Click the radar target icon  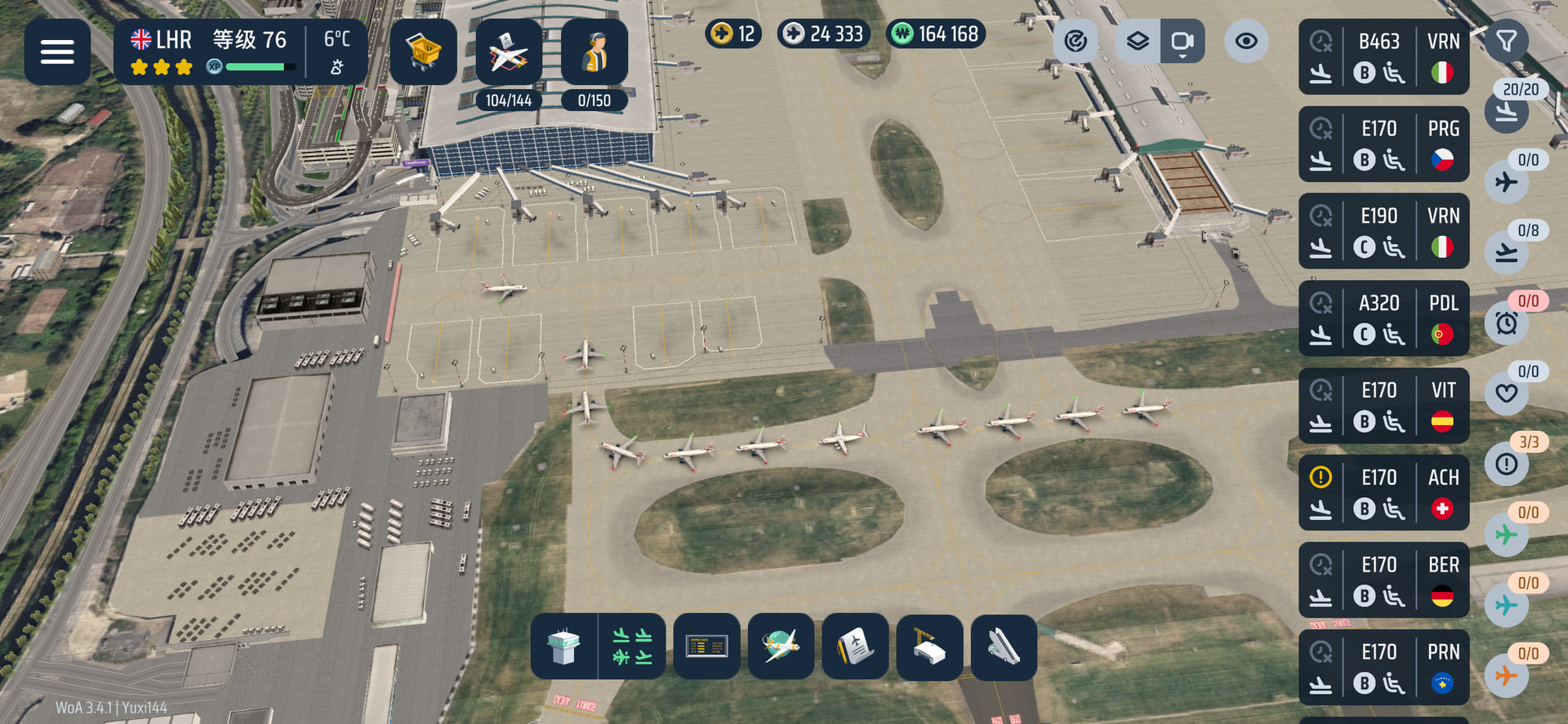1076,41
